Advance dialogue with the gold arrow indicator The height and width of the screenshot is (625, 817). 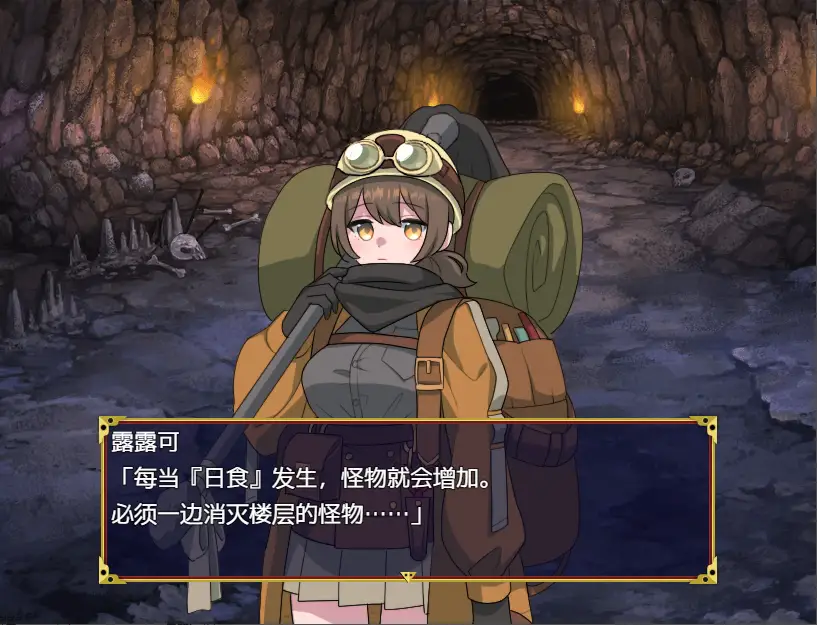[408, 577]
